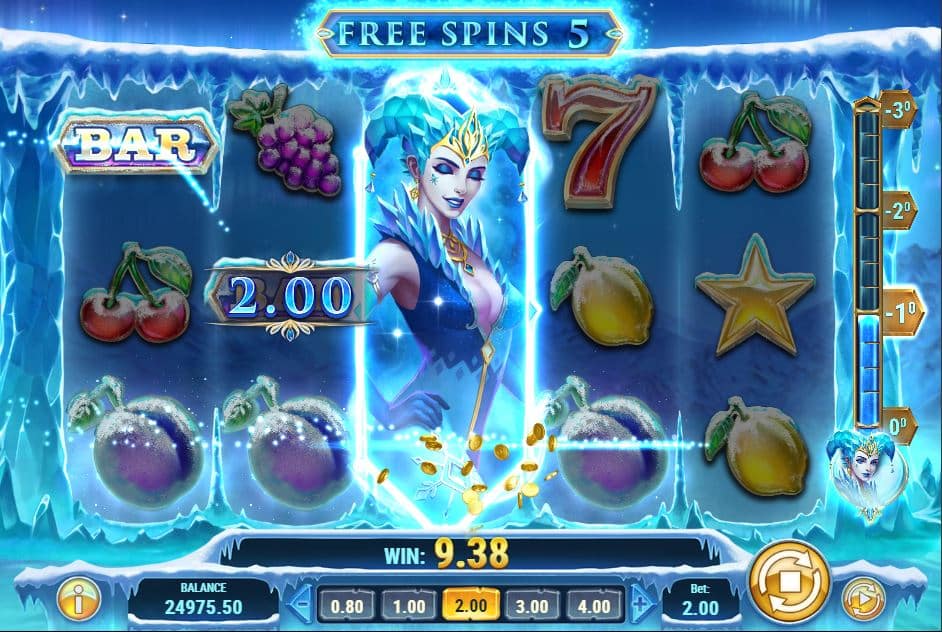Set the bet to 3.00

[x=533, y=604]
